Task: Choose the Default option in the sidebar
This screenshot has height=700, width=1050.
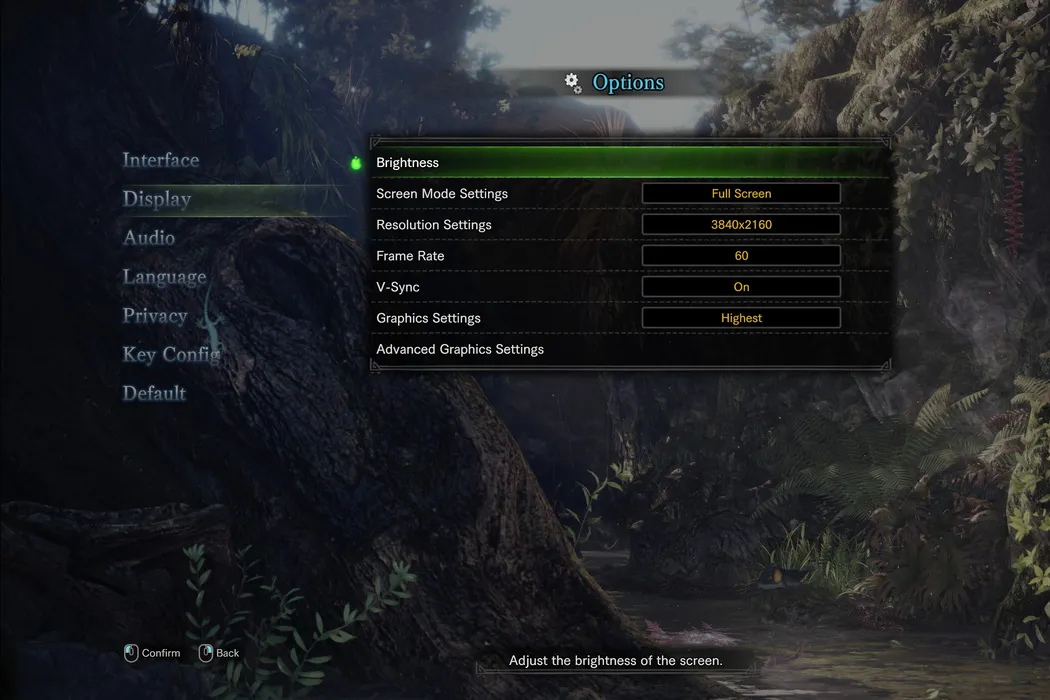Action: pos(154,393)
